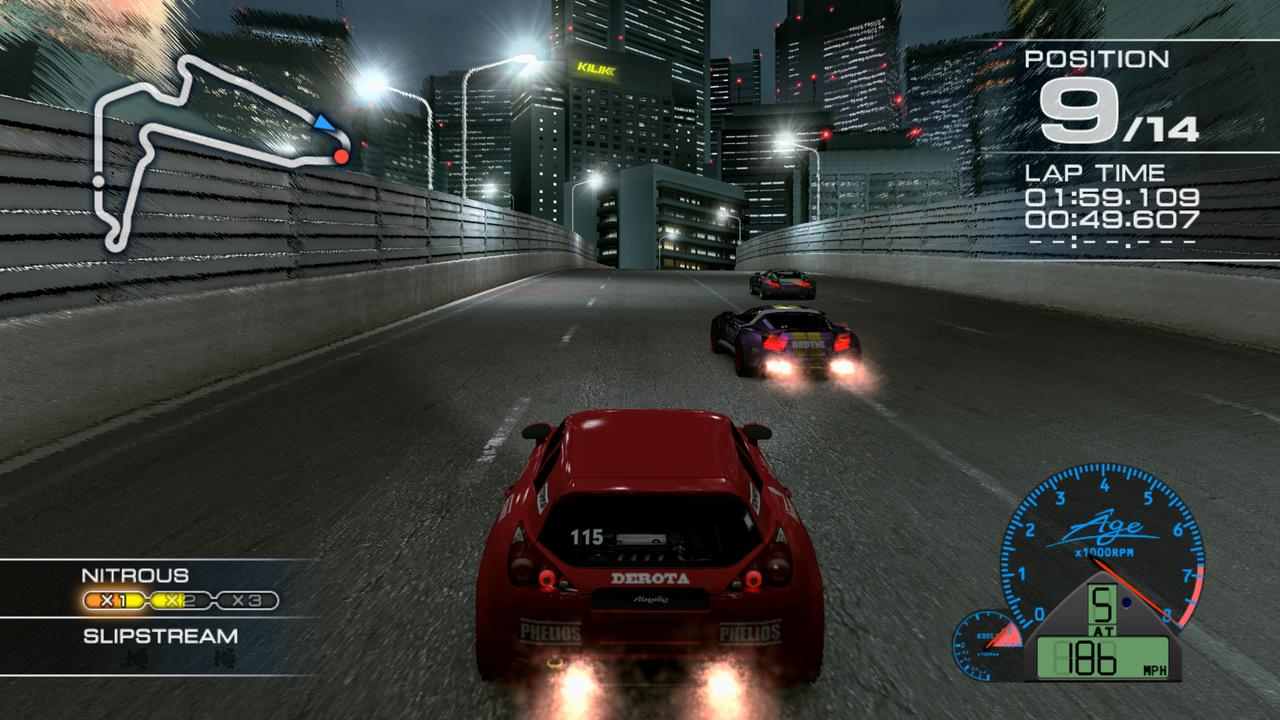
Task: Click the SLIPSTREAM text label
Action: 160,636
